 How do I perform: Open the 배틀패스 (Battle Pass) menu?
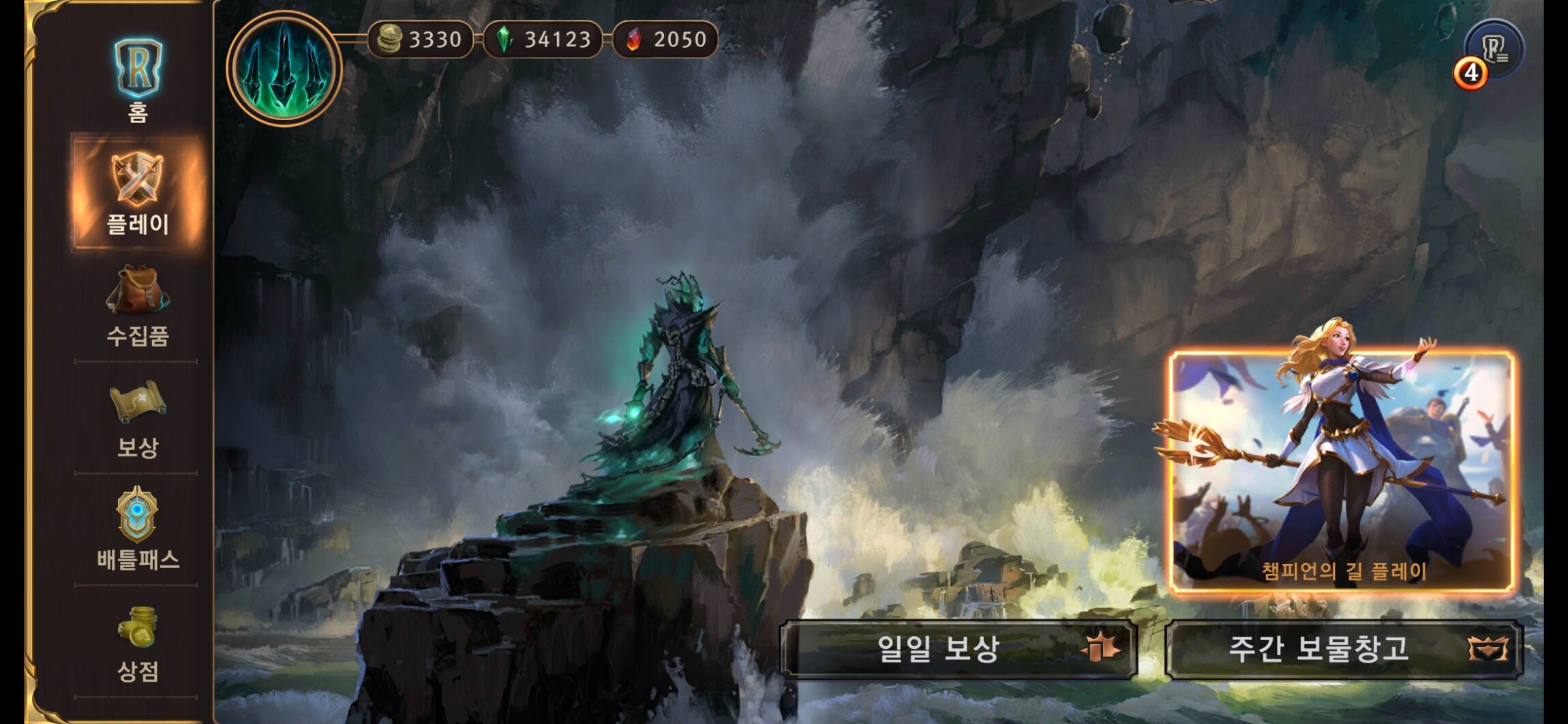click(137, 529)
